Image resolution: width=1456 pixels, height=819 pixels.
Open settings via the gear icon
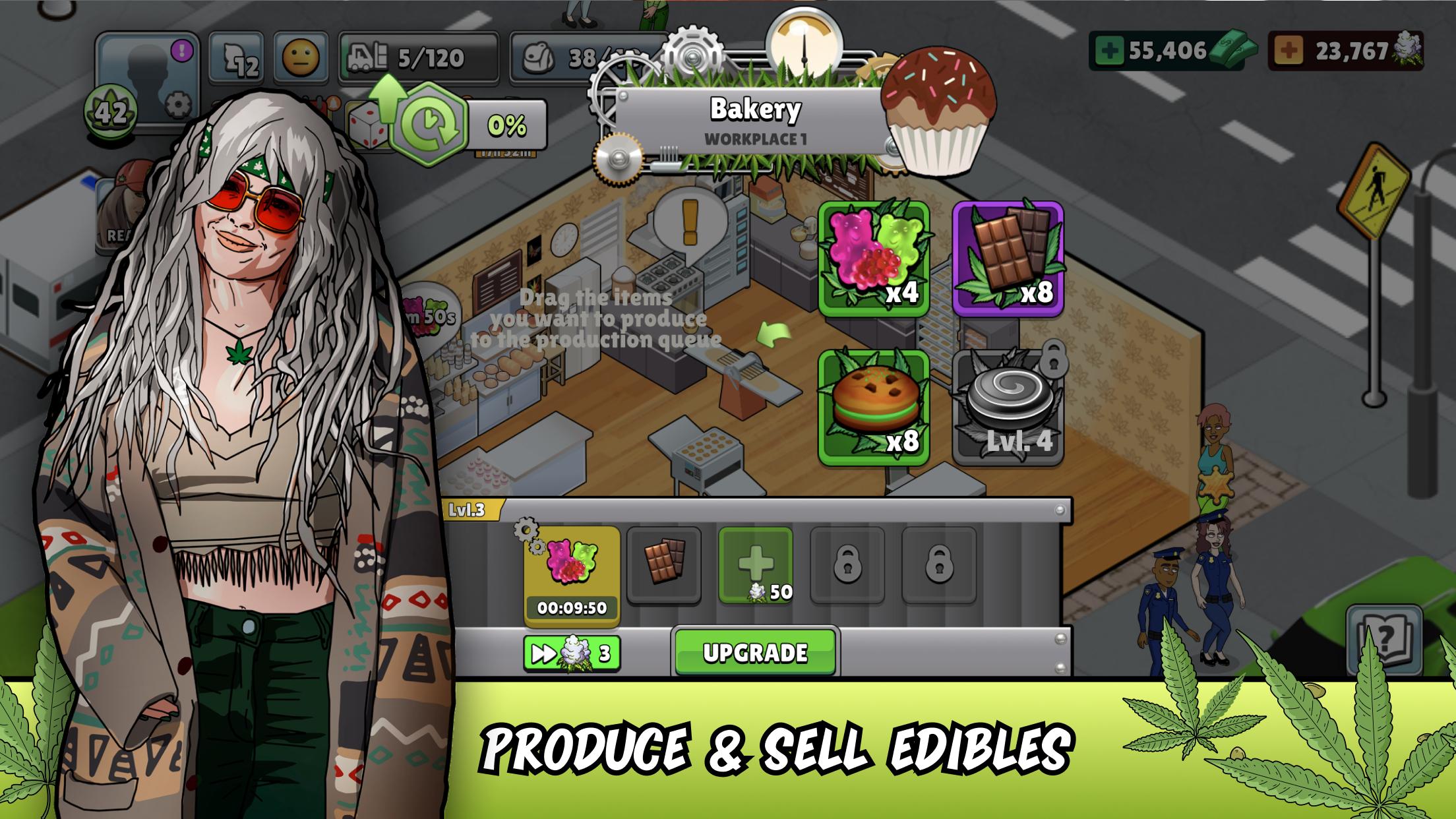pyautogui.click(x=177, y=106)
